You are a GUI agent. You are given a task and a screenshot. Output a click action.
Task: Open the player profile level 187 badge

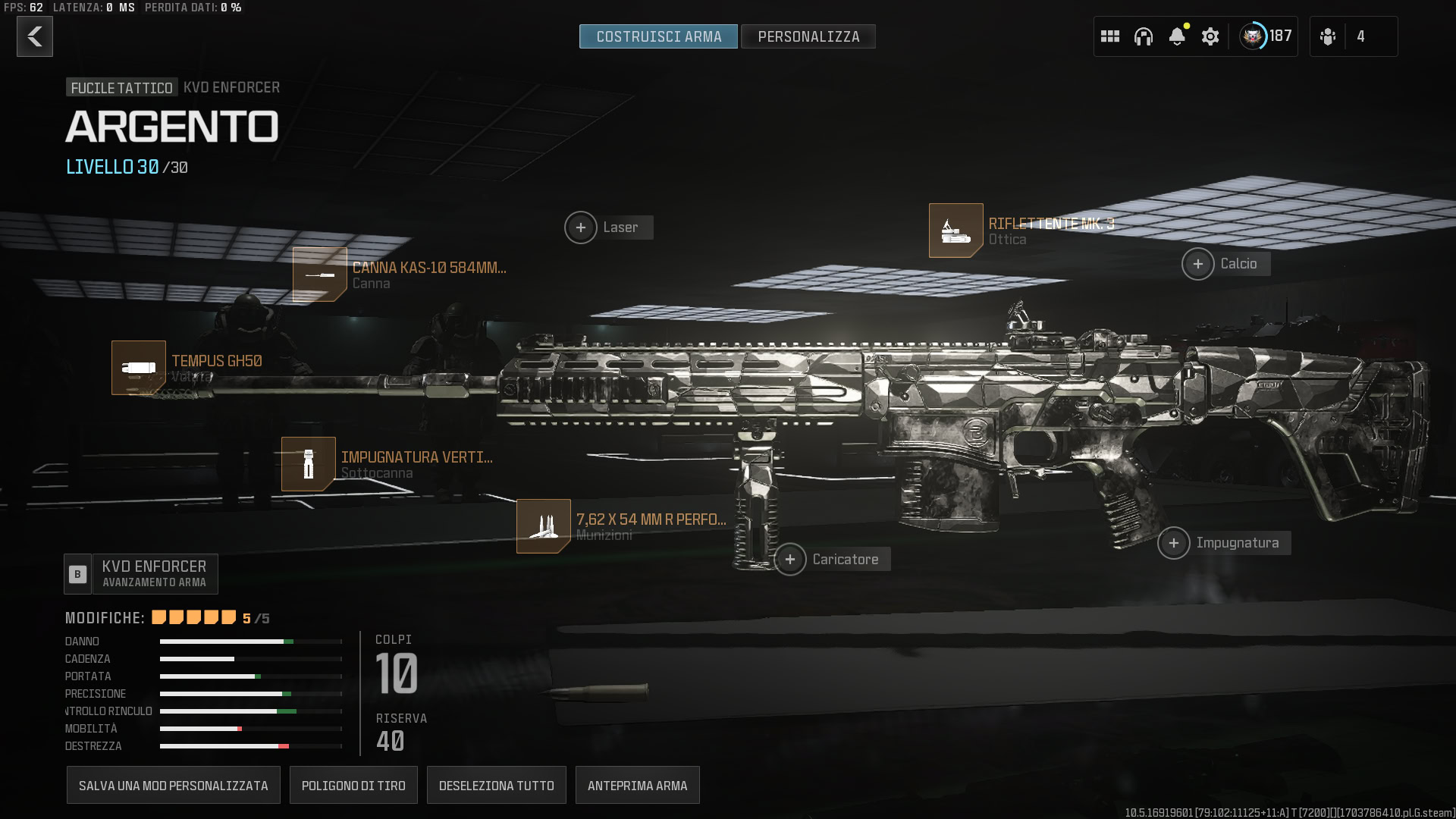pyautogui.click(x=1265, y=36)
